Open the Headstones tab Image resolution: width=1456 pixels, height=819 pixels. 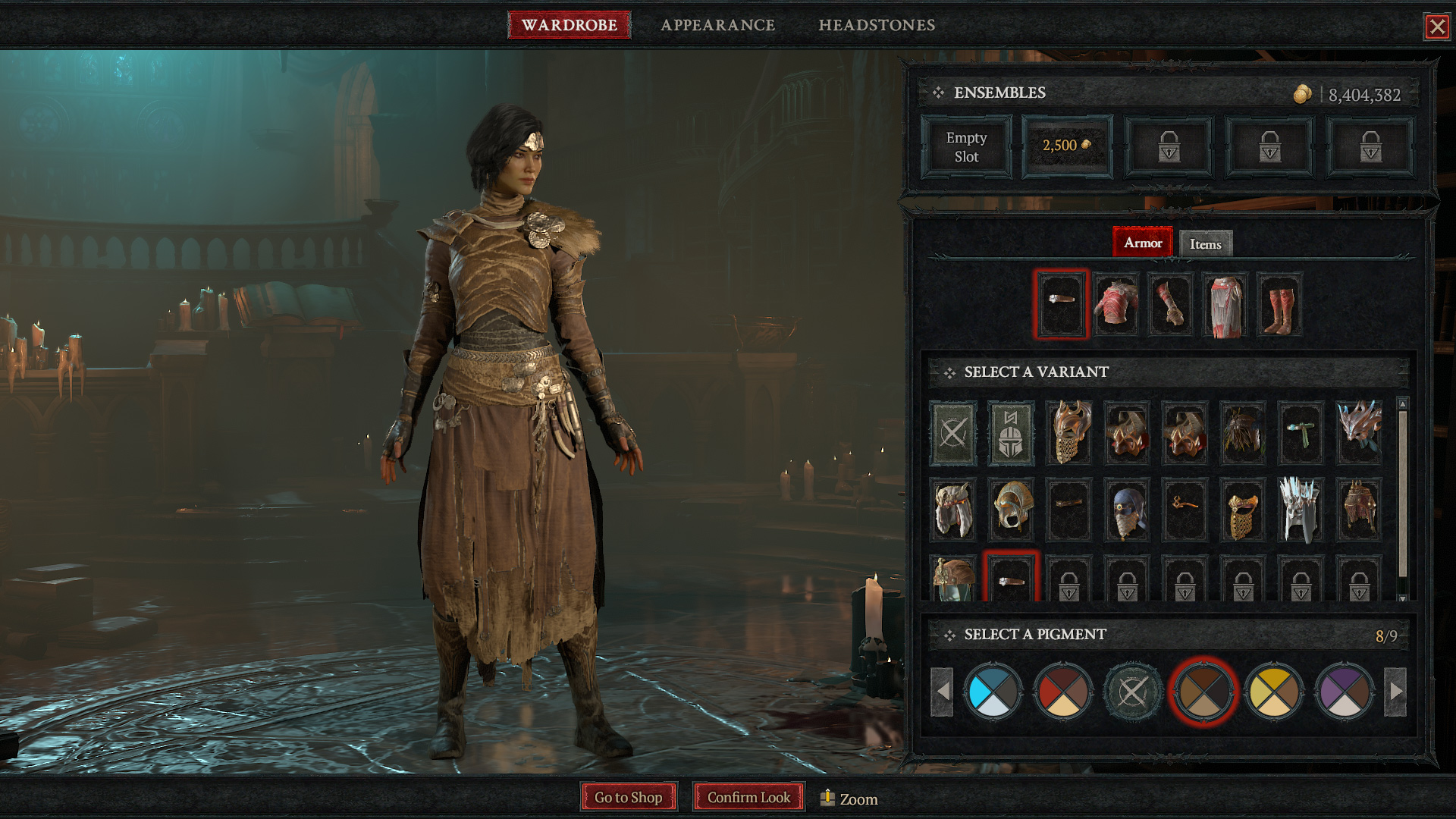[x=877, y=25]
